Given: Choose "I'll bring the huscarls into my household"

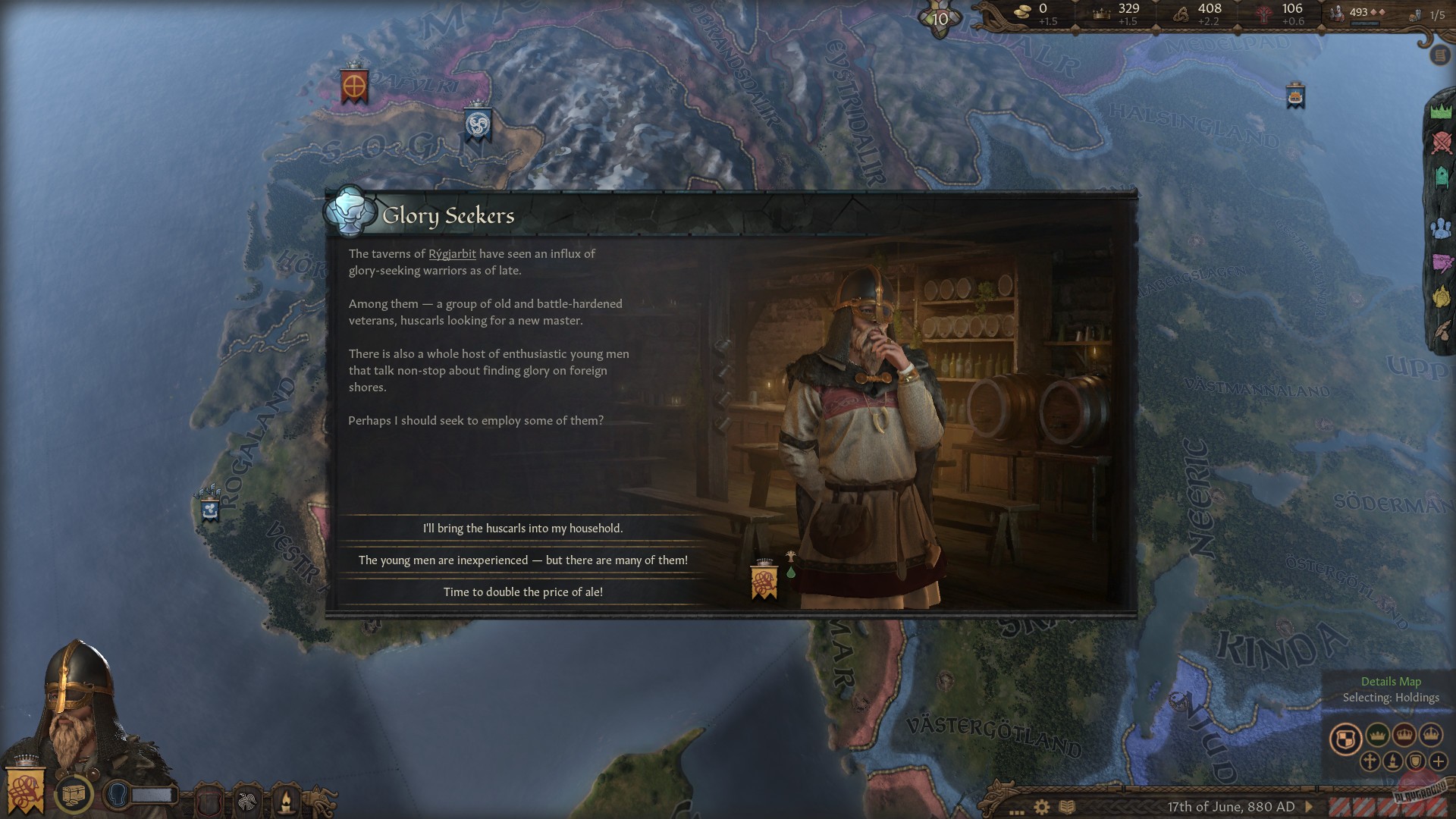Looking at the screenshot, I should coord(523,530).
